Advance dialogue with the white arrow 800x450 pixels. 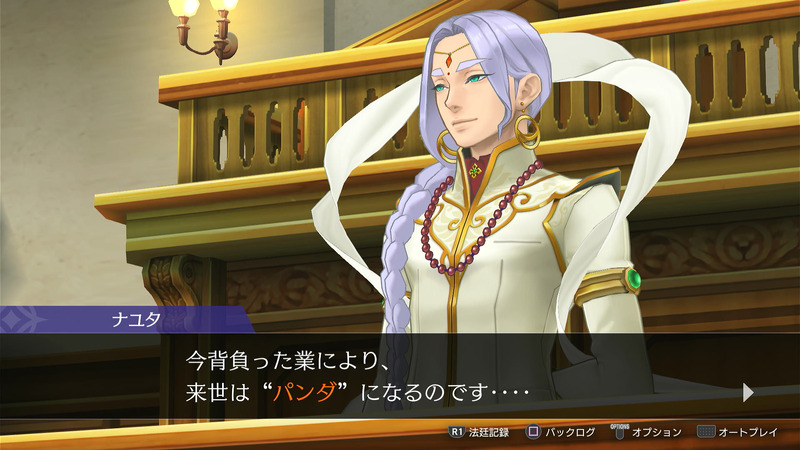[x=748, y=393]
